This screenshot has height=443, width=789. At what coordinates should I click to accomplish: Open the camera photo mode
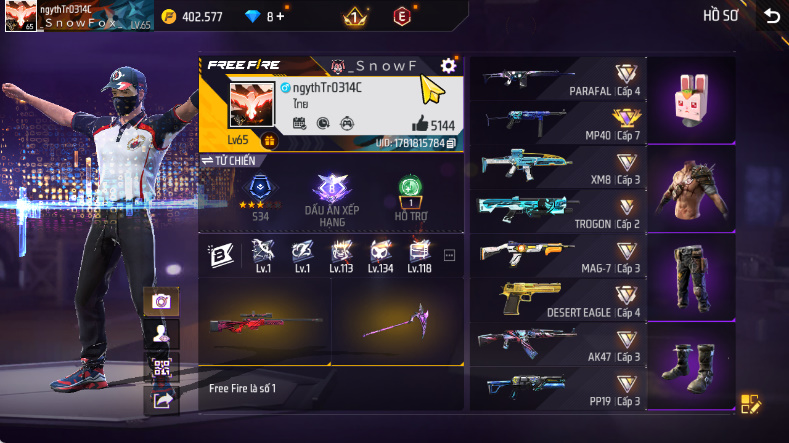[x=160, y=301]
